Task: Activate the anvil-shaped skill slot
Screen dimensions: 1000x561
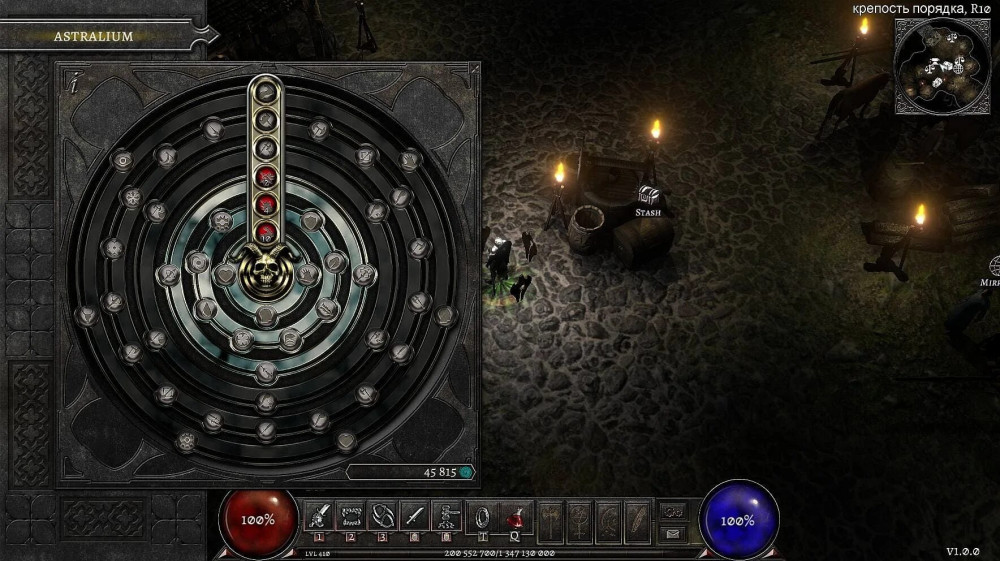Action: coord(446,516)
